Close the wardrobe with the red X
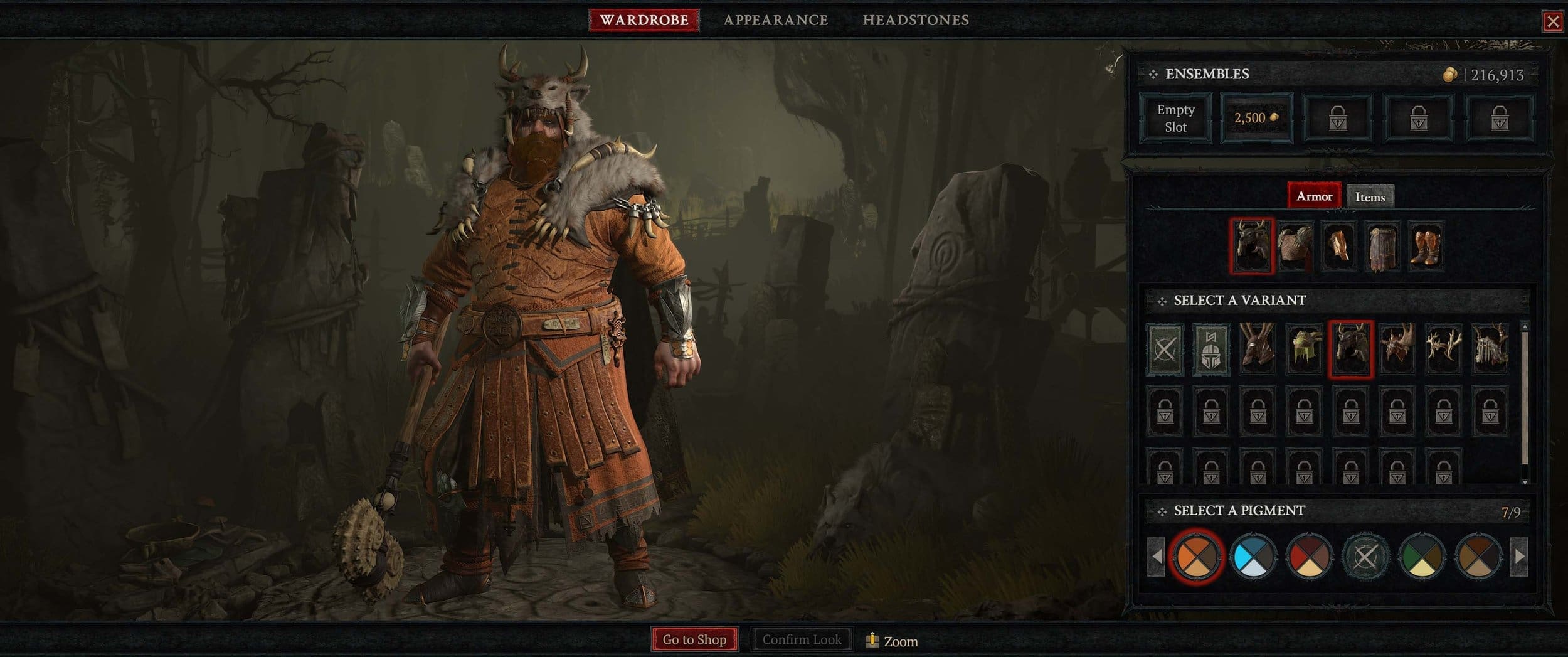Screen dimensions: 1568x657 (1552, 22)
